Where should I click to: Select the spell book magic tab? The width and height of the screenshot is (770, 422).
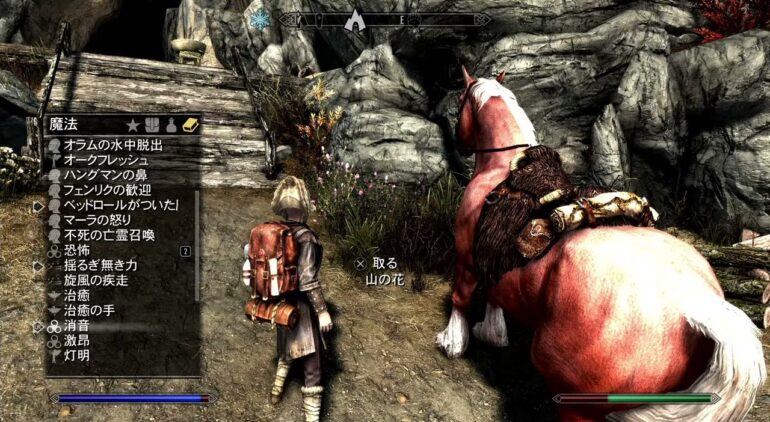[x=190, y=125]
